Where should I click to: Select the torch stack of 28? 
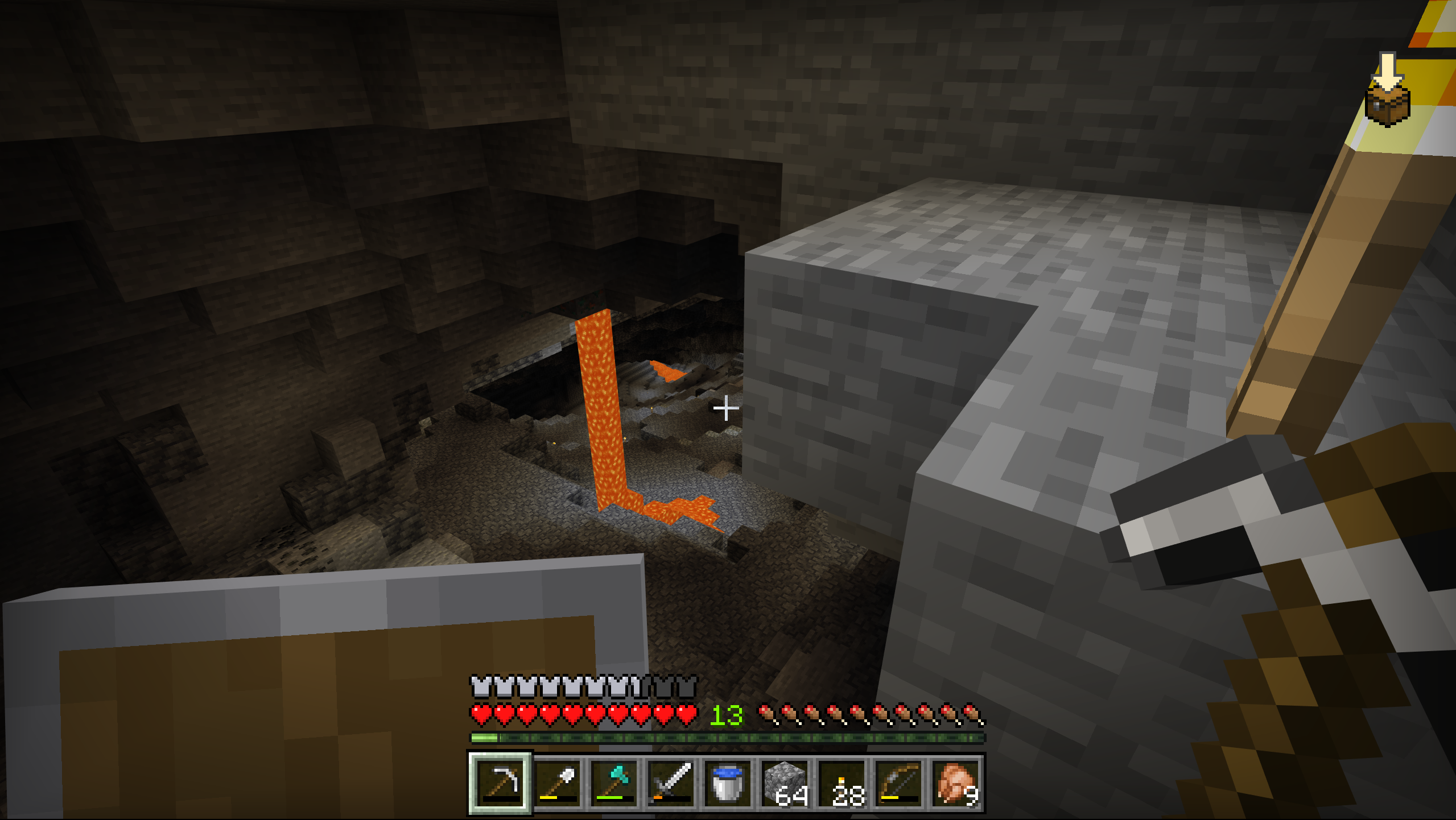(x=842, y=783)
